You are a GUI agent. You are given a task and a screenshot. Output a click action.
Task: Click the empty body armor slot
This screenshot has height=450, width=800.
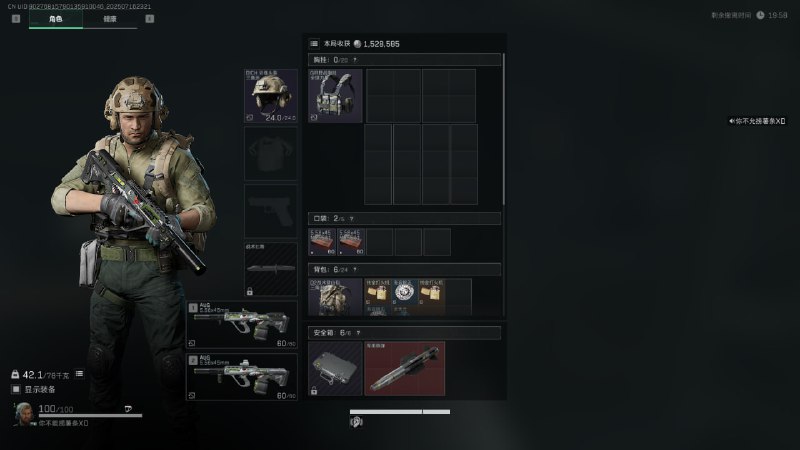pyautogui.click(x=271, y=152)
